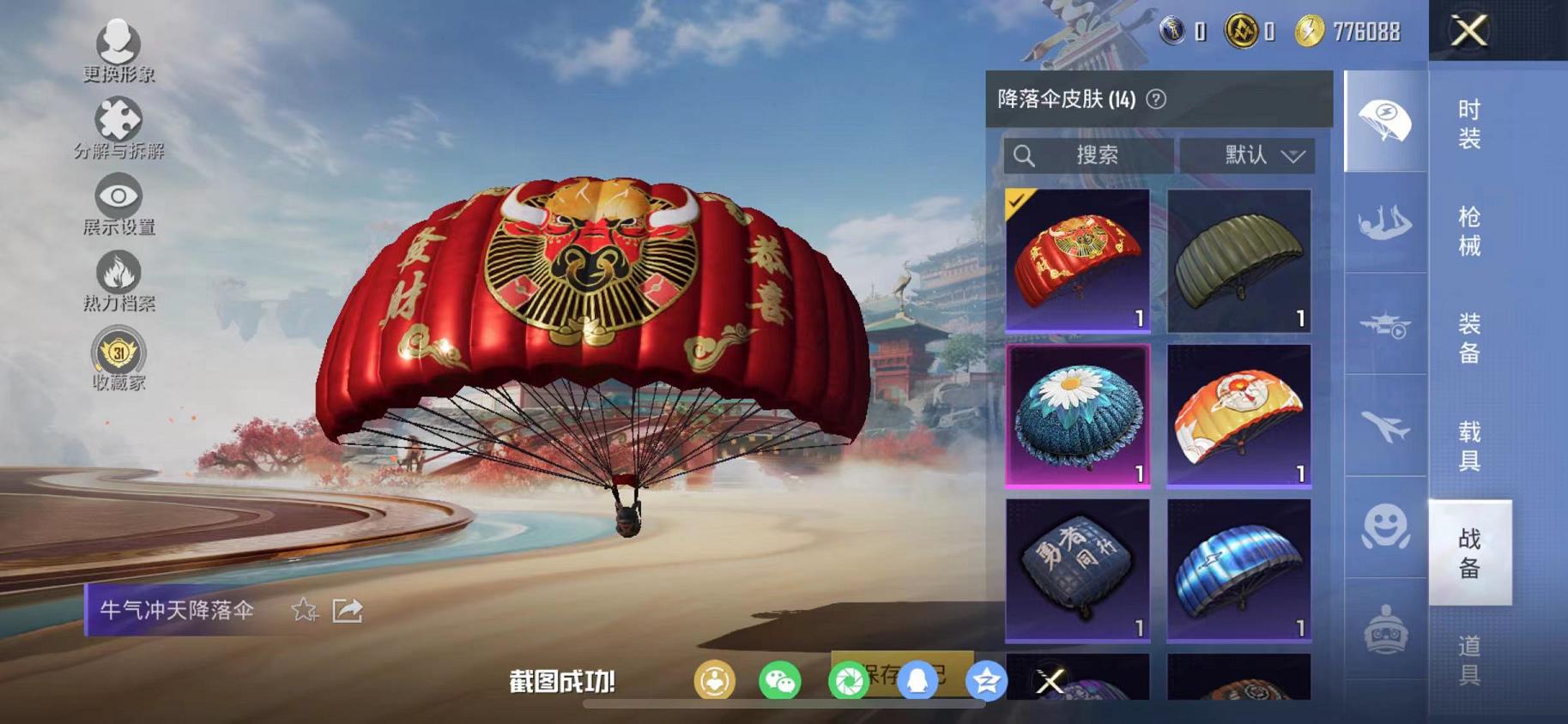Open the 收藏家 collector badge

(x=119, y=353)
